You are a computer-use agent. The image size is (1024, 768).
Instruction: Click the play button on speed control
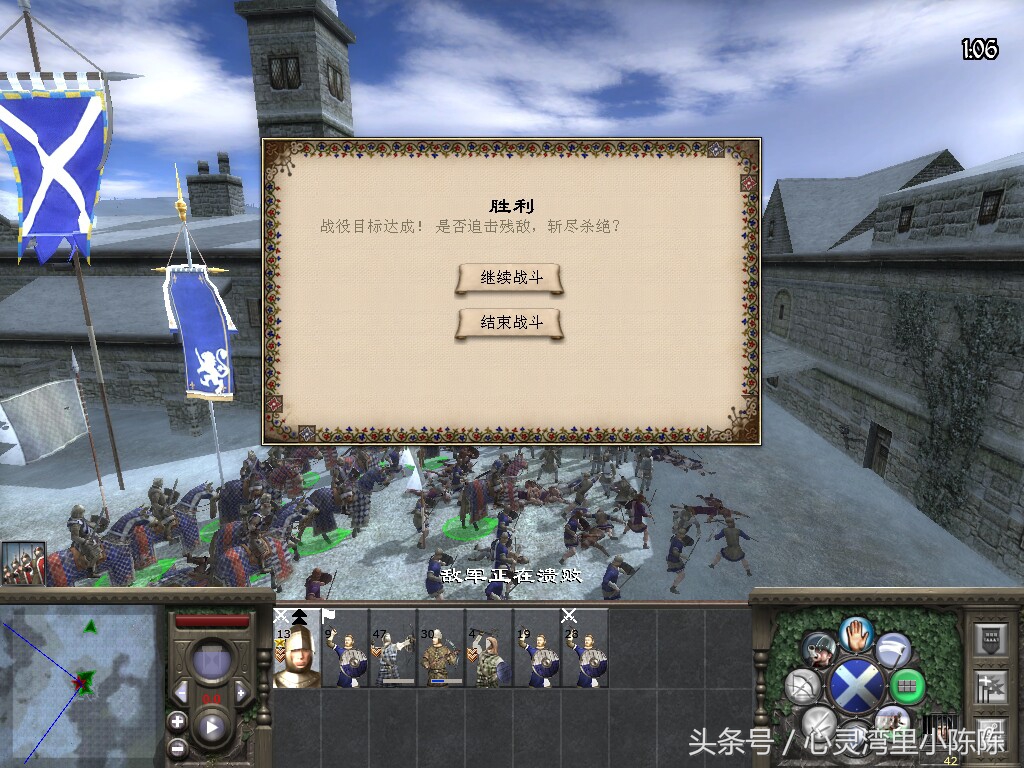(x=212, y=727)
